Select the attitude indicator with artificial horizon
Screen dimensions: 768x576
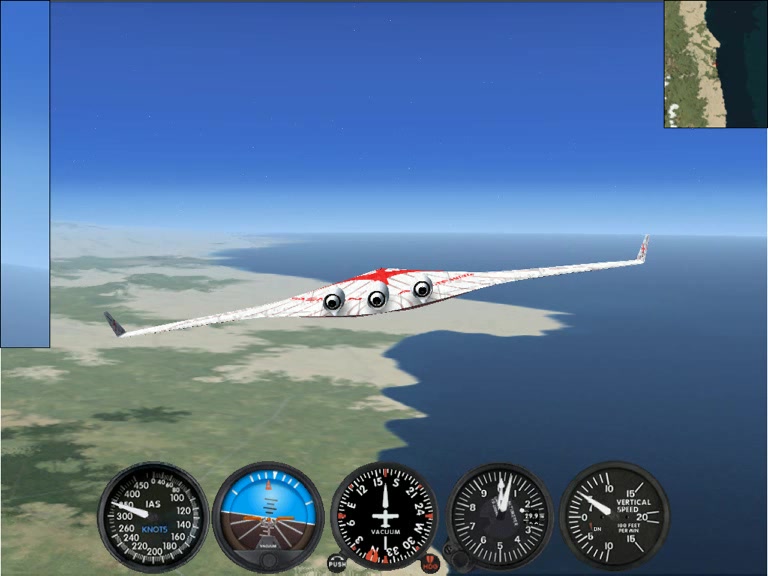pyautogui.click(x=268, y=515)
